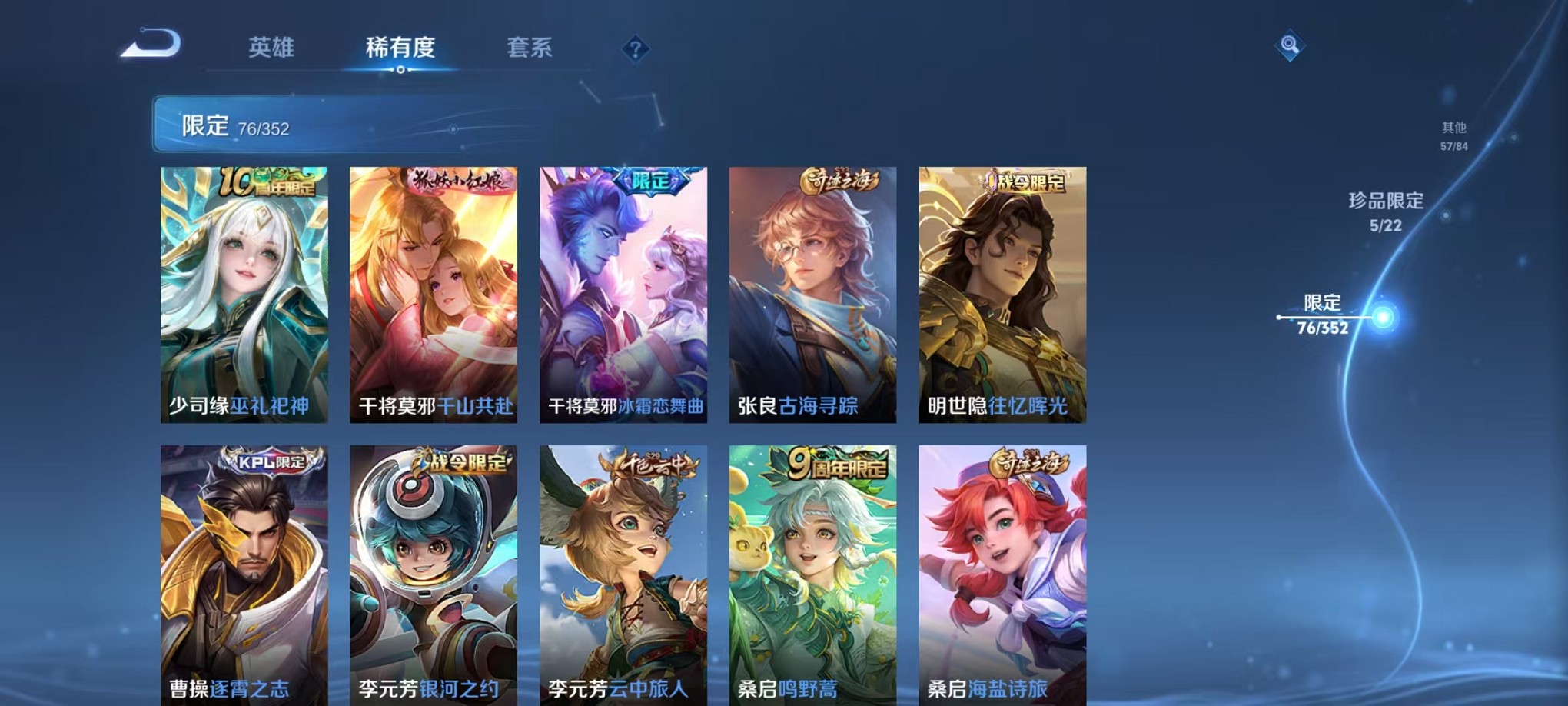Viewport: 1568px width, 706px height.
Task: Switch to the 英雄 tab
Action: [x=273, y=48]
